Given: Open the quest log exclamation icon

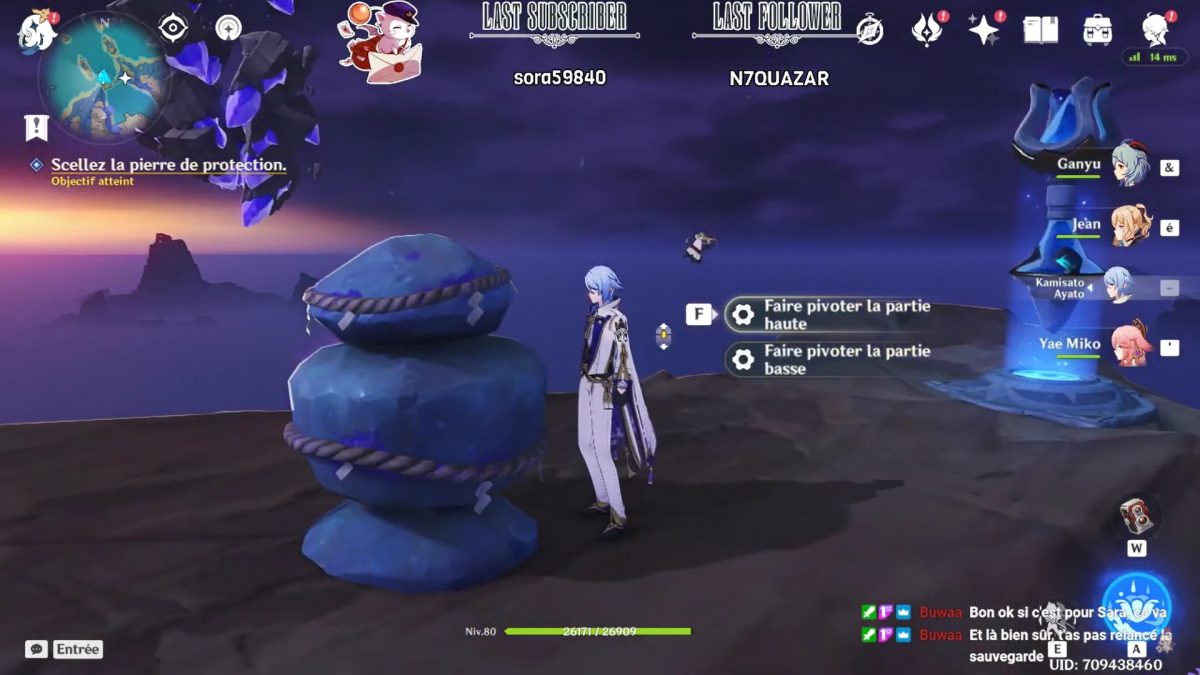Looking at the screenshot, I should click(x=37, y=127).
